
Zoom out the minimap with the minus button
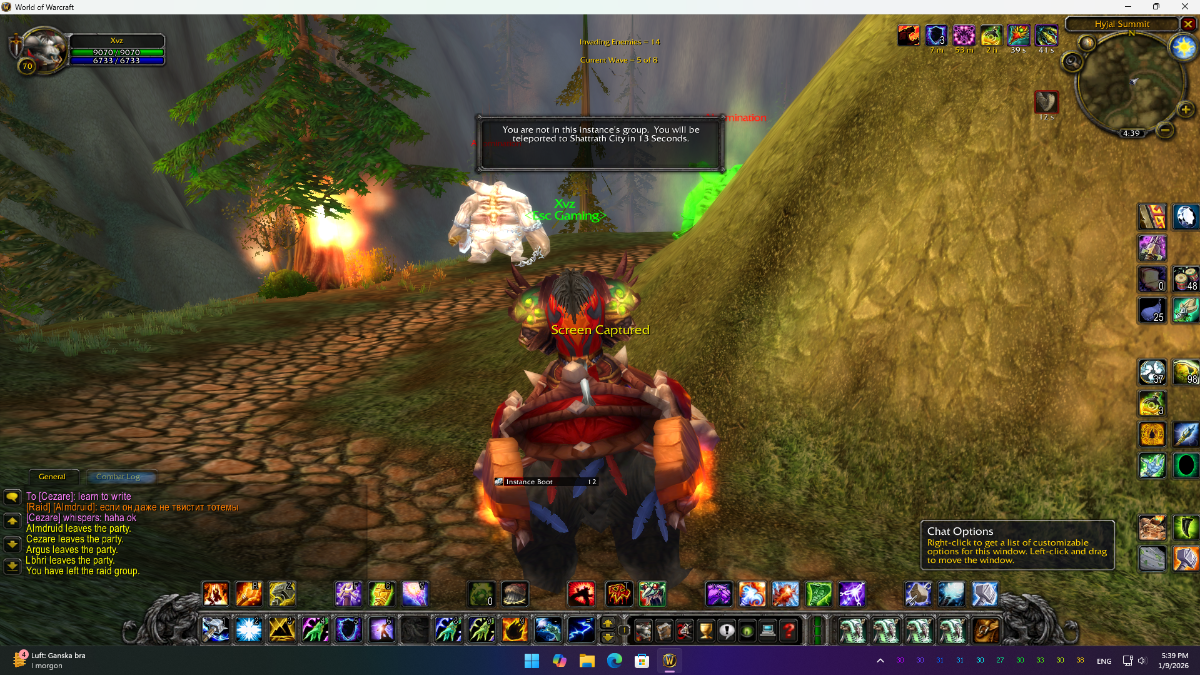click(x=1166, y=130)
